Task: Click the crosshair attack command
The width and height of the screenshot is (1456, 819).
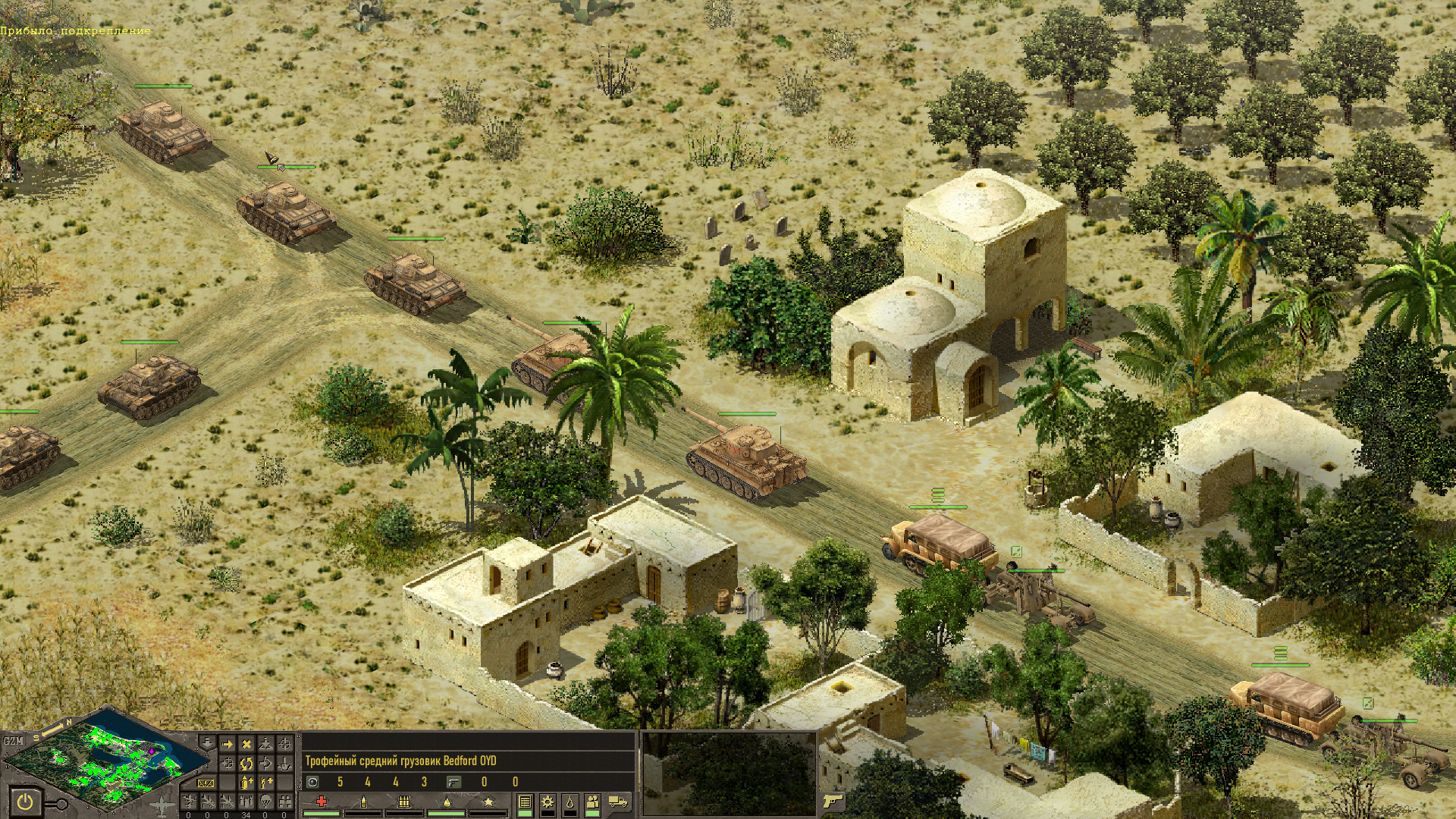Action: (x=284, y=745)
